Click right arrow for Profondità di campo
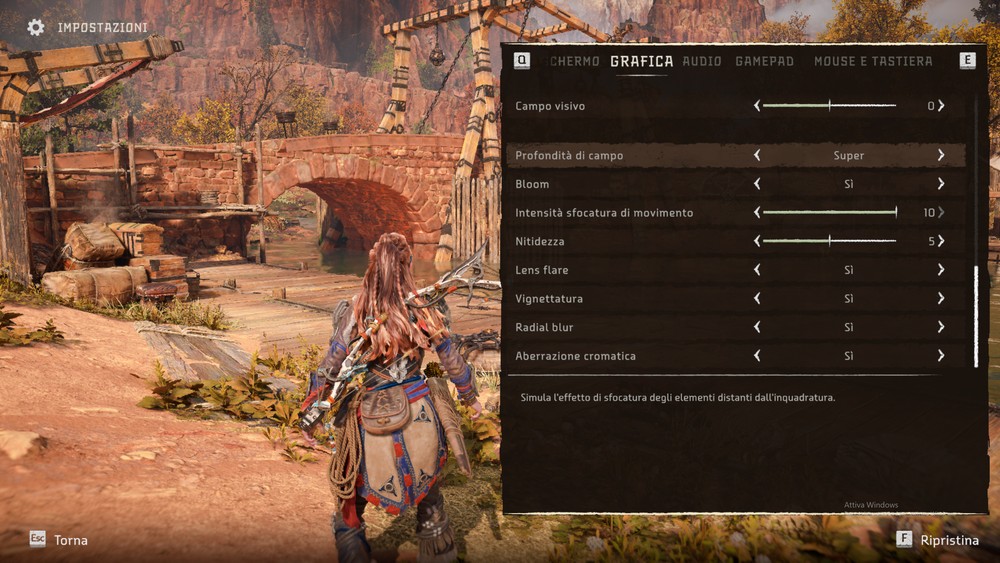 (x=941, y=156)
